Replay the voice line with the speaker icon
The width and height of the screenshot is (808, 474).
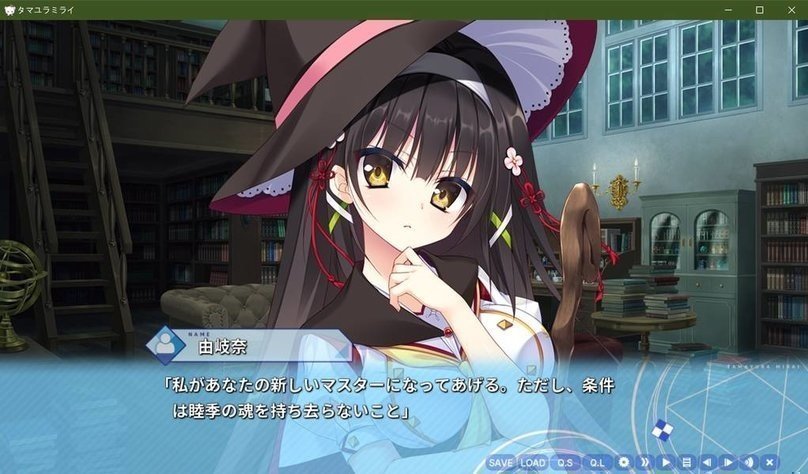(x=747, y=463)
